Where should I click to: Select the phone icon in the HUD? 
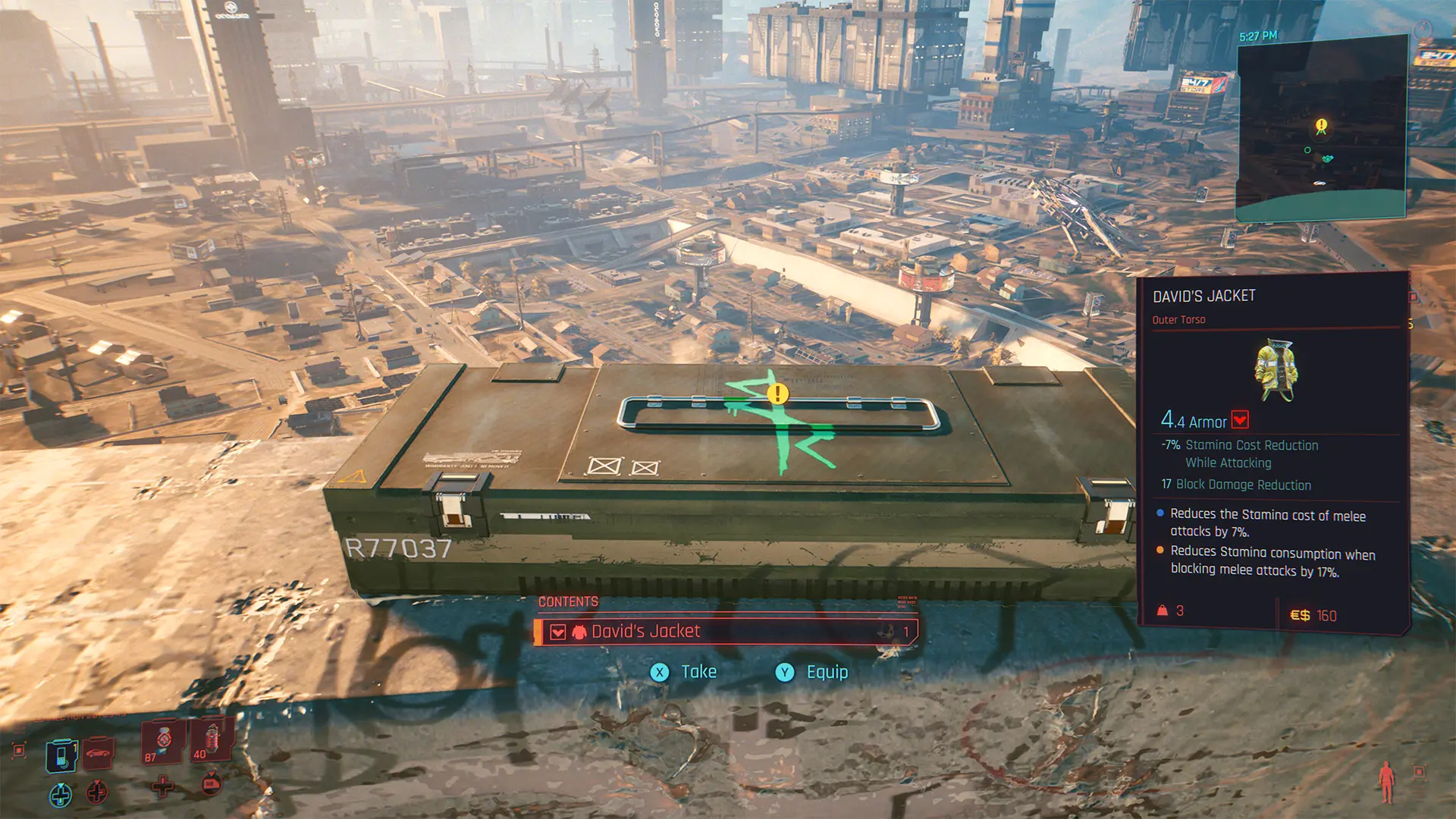pos(61,755)
